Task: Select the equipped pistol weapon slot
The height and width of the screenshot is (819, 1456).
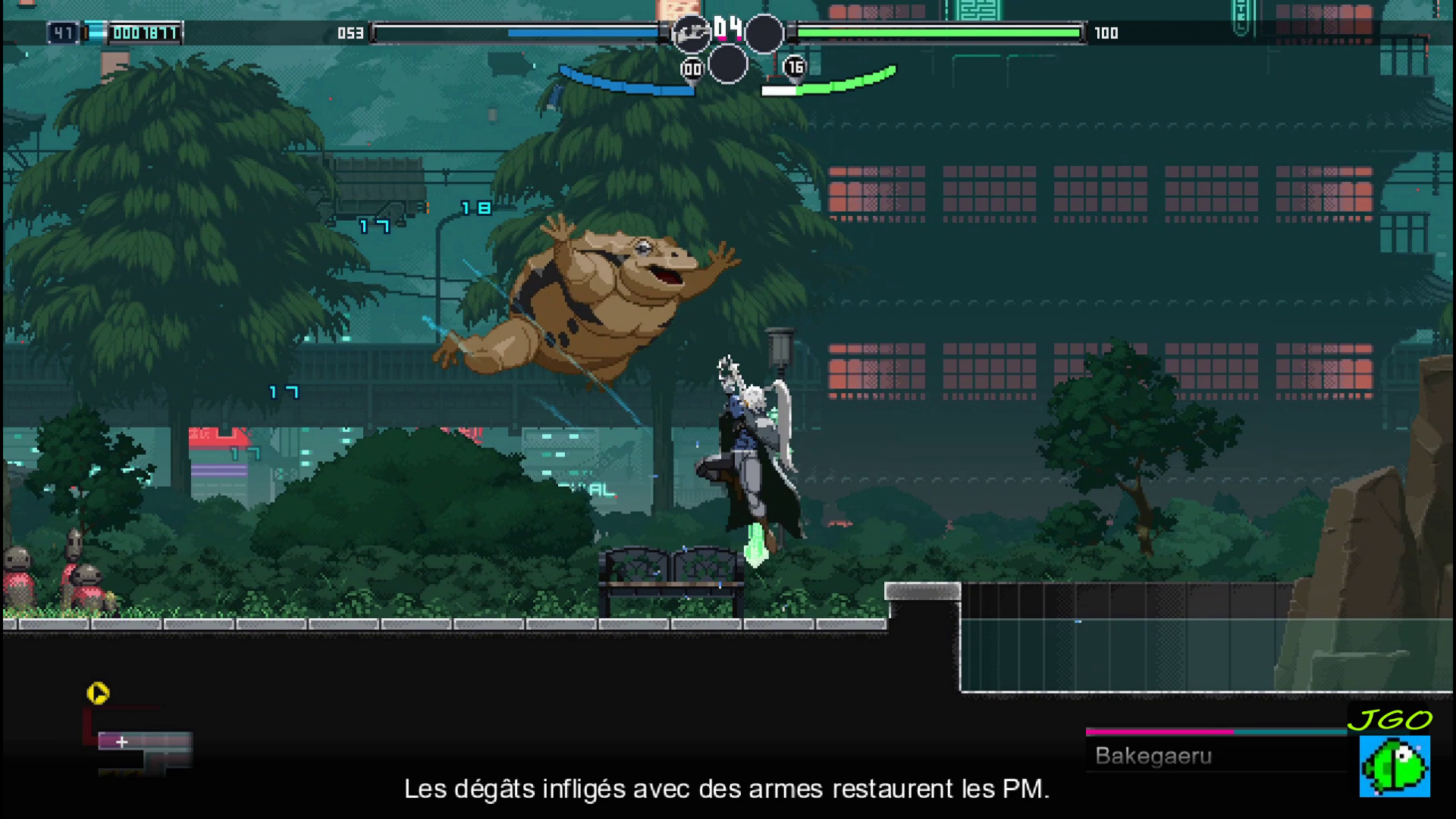Action: point(691,33)
